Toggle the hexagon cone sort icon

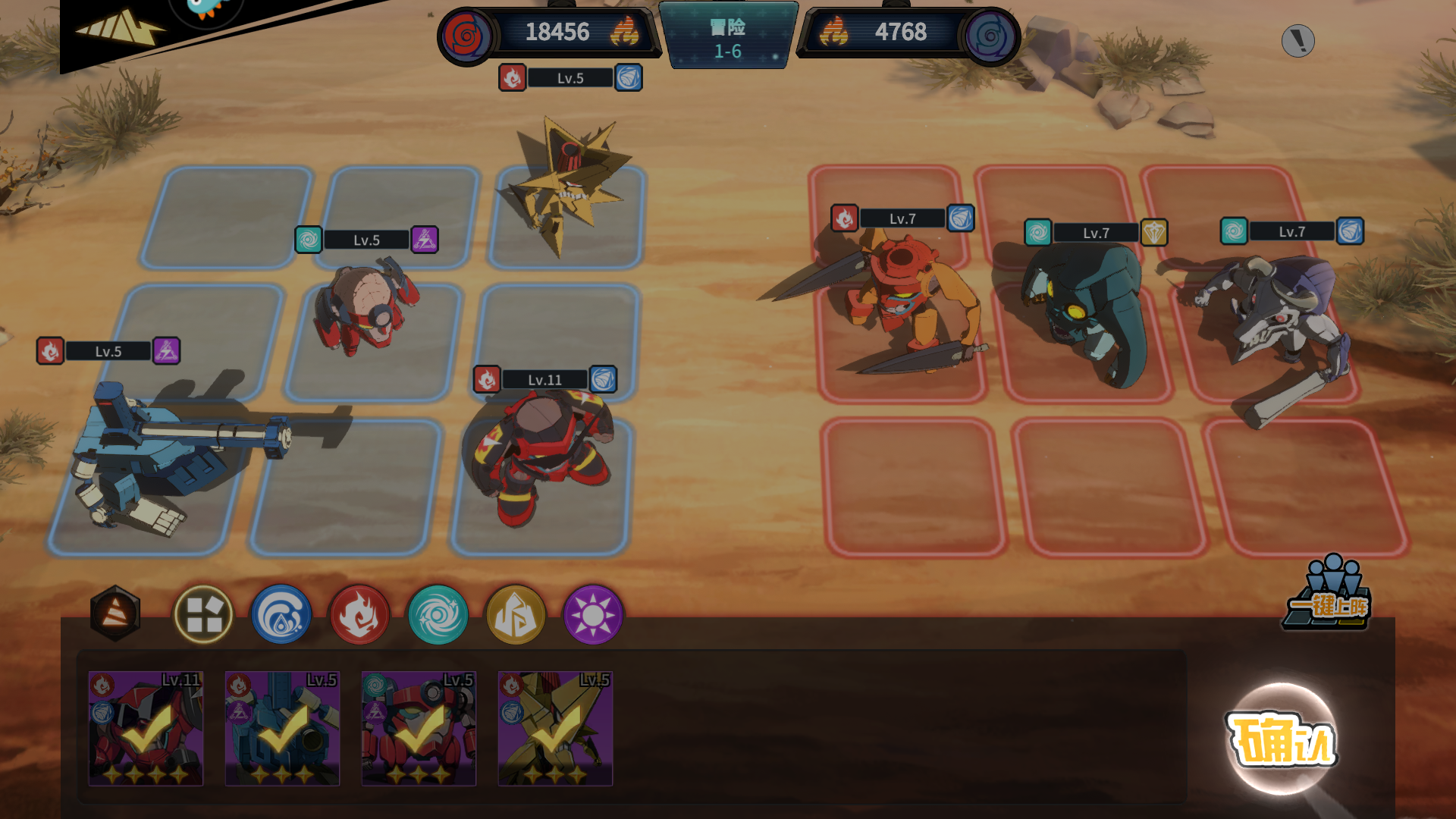pyautogui.click(x=115, y=613)
